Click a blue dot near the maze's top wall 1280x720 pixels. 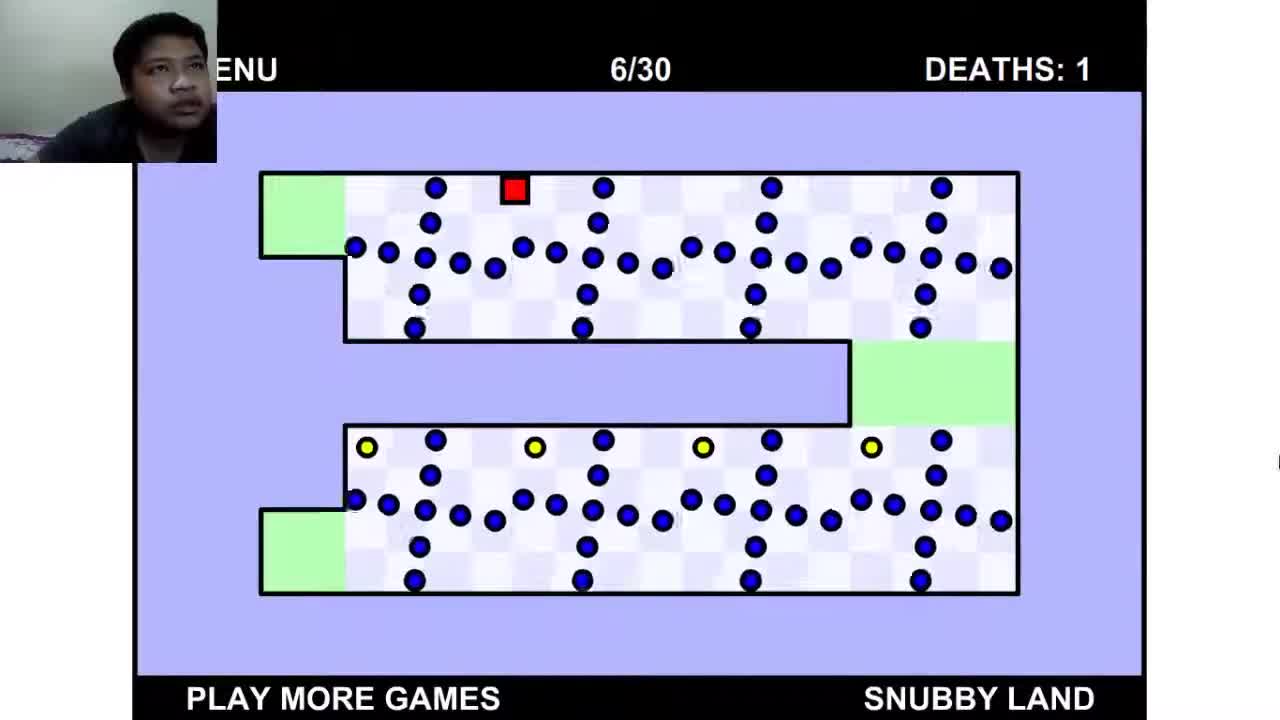[601, 187]
